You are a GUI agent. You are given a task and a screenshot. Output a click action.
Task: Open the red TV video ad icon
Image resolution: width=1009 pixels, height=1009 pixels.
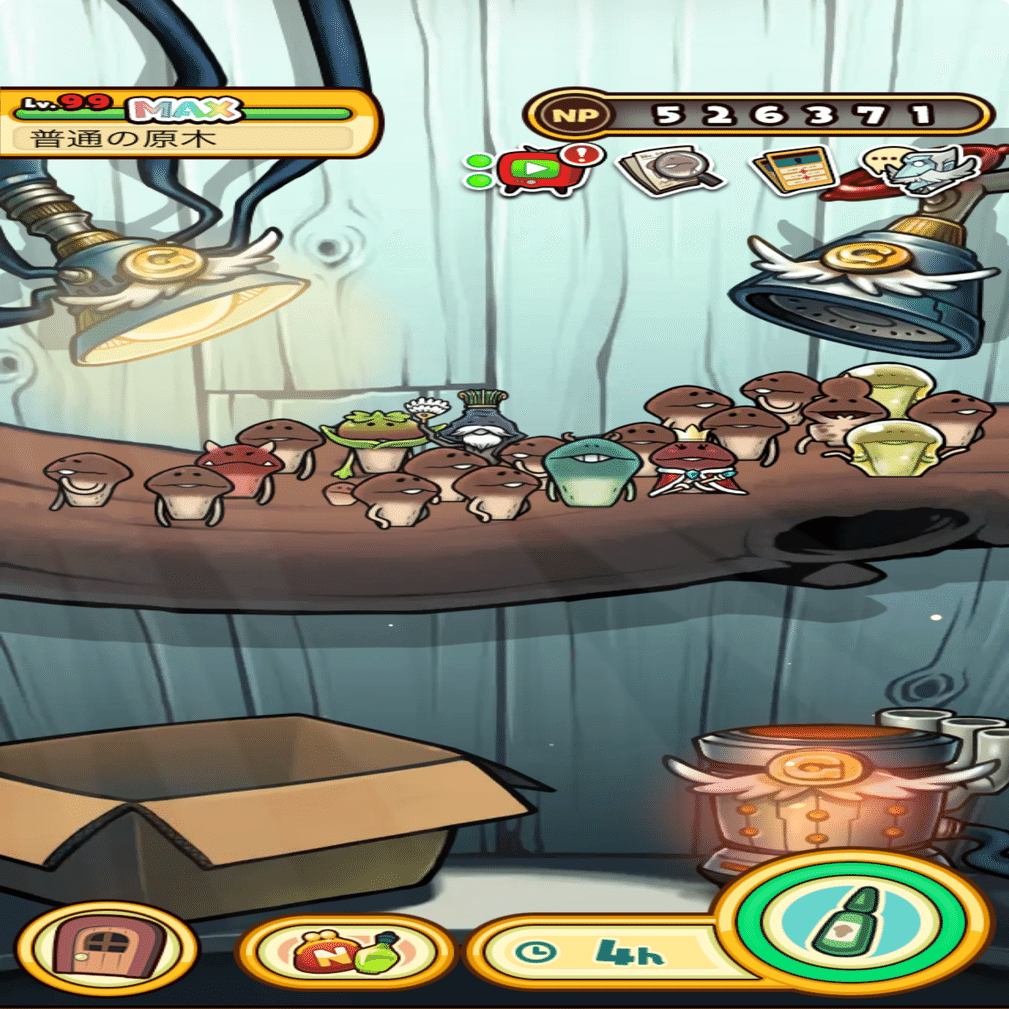click(537, 170)
